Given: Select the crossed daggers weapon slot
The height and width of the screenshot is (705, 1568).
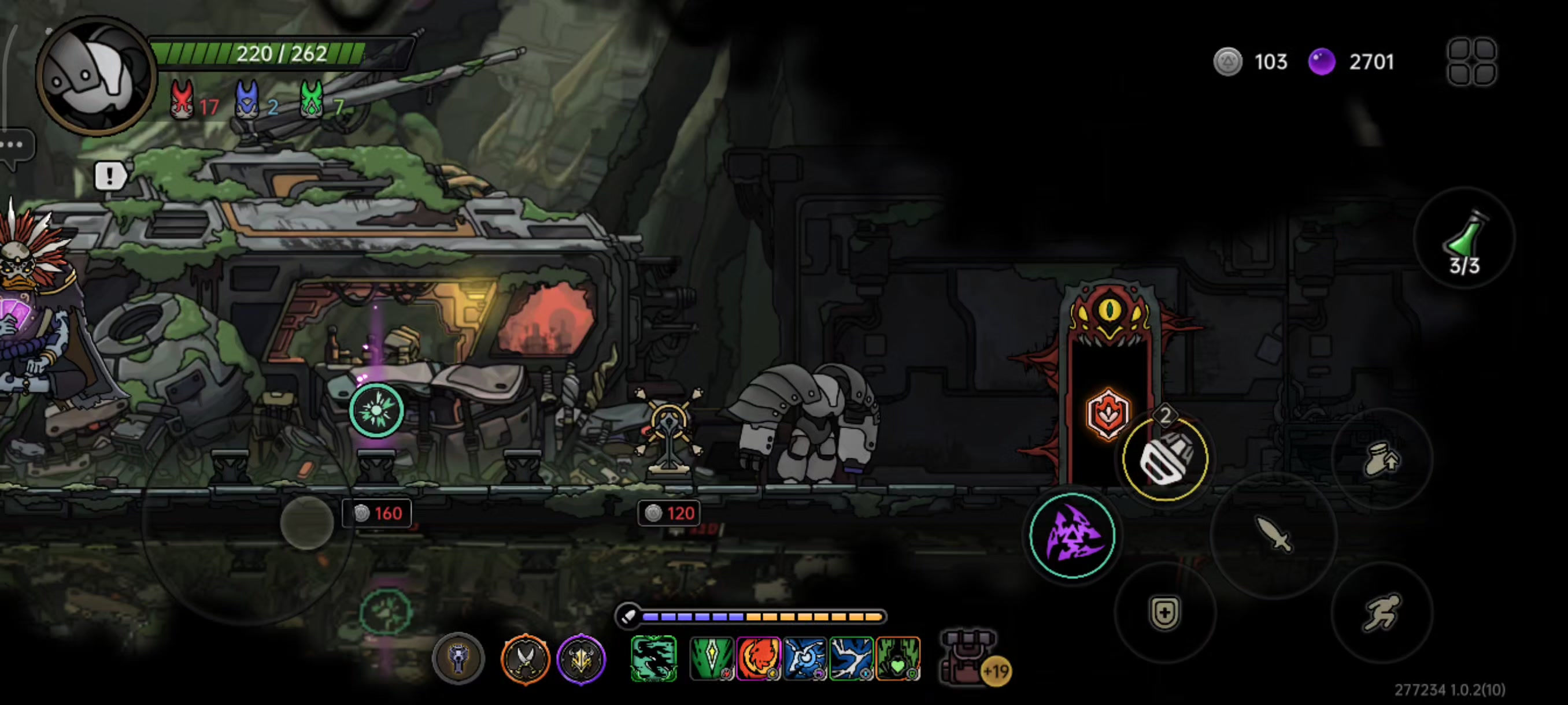Looking at the screenshot, I should click(525, 658).
